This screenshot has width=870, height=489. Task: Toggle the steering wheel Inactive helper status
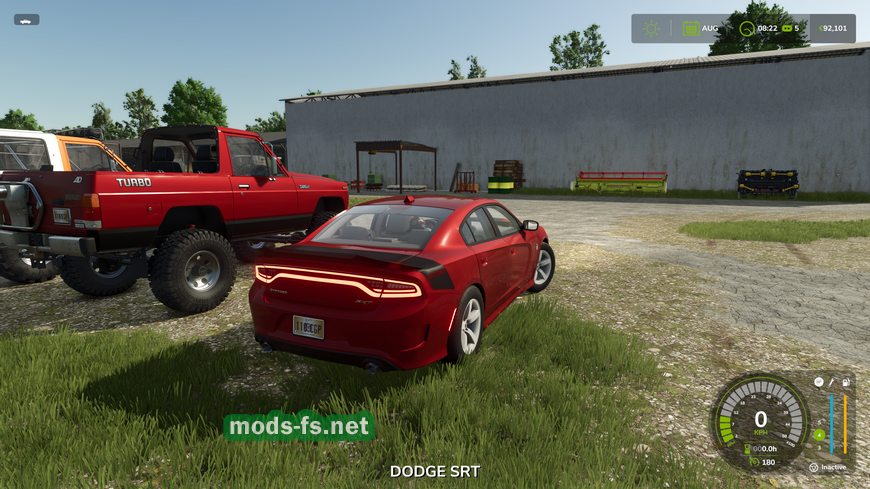813,467
